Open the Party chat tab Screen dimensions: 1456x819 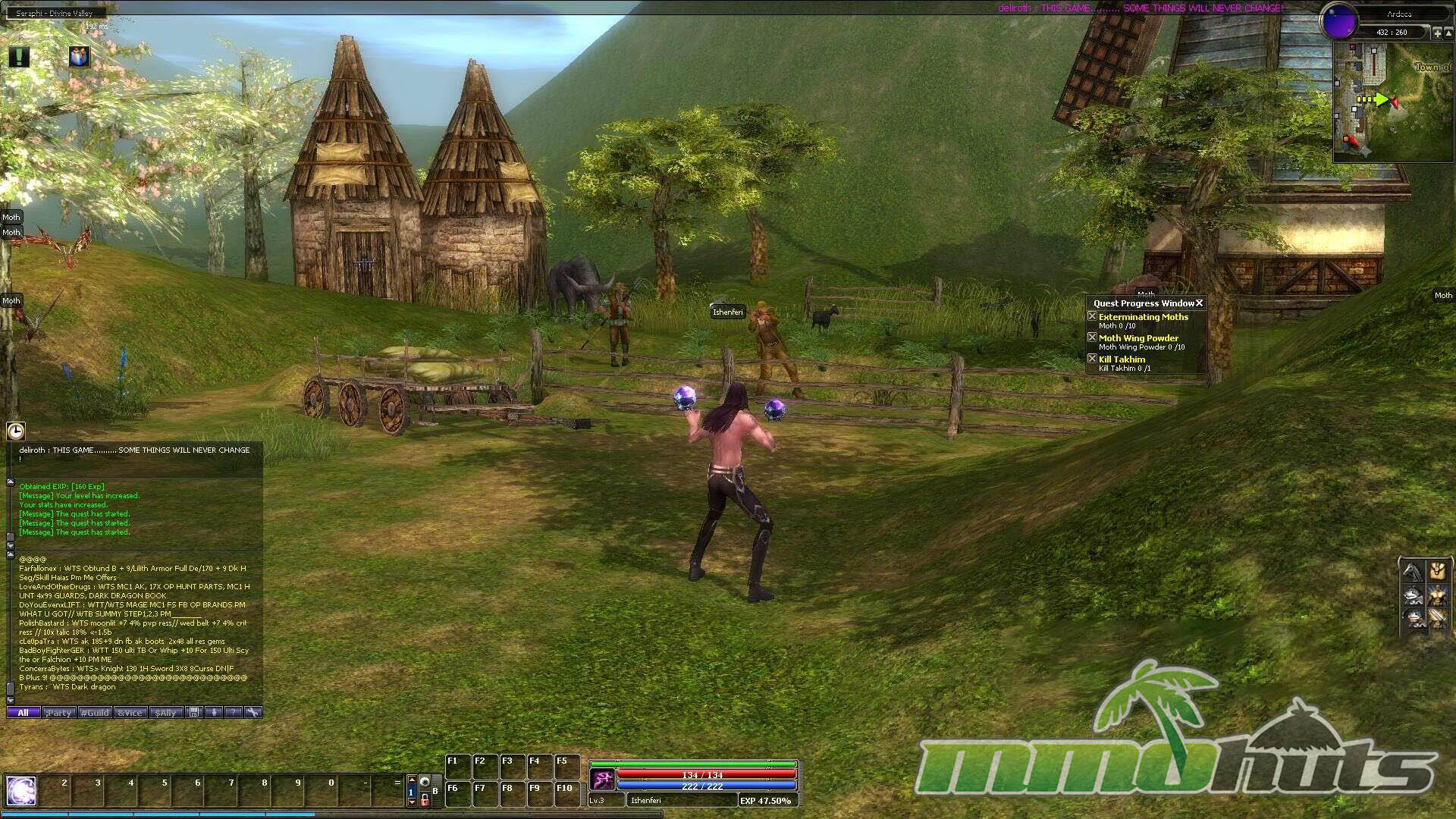[58, 713]
